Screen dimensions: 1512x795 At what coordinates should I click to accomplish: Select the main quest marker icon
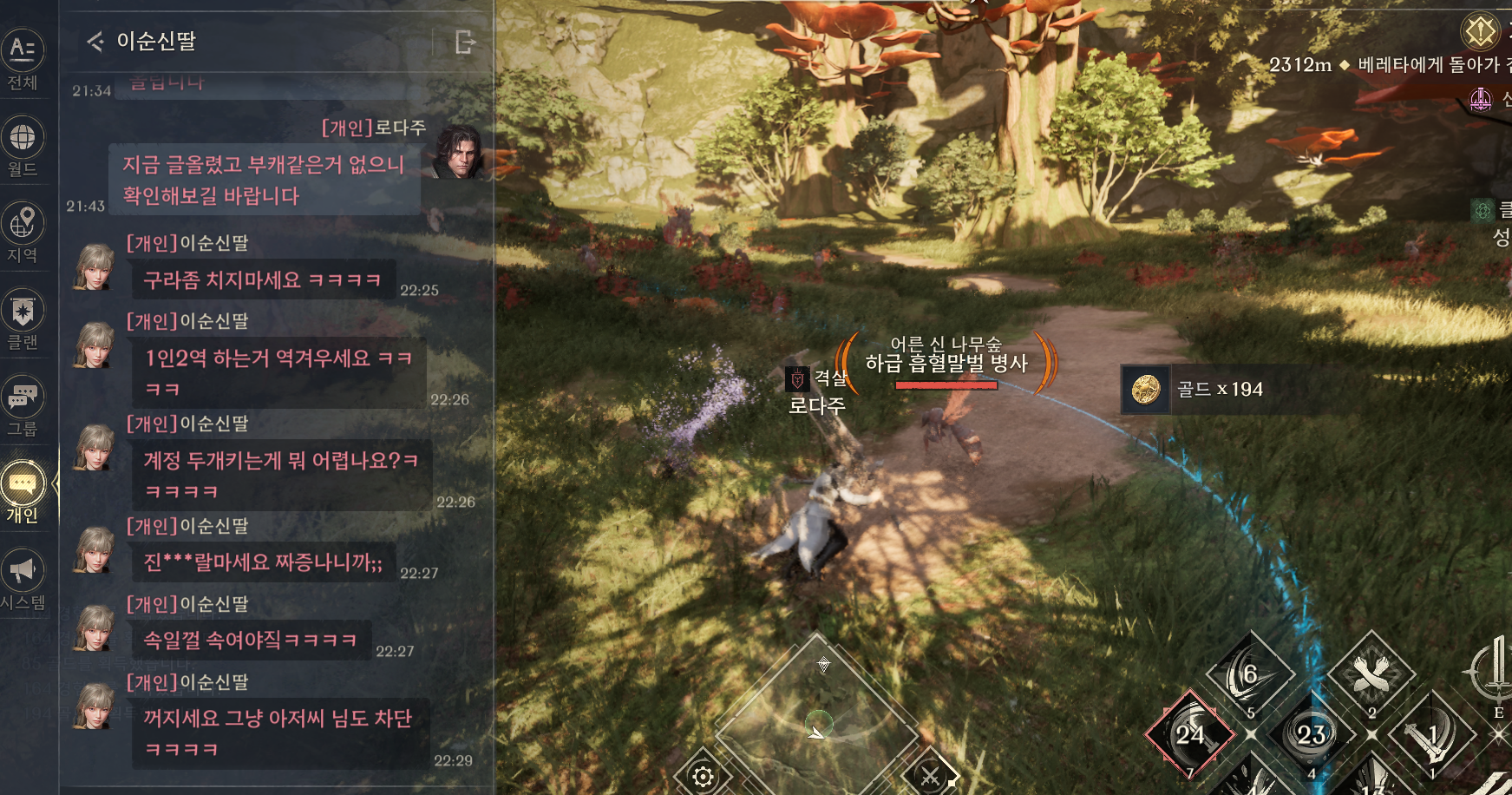[1481, 32]
